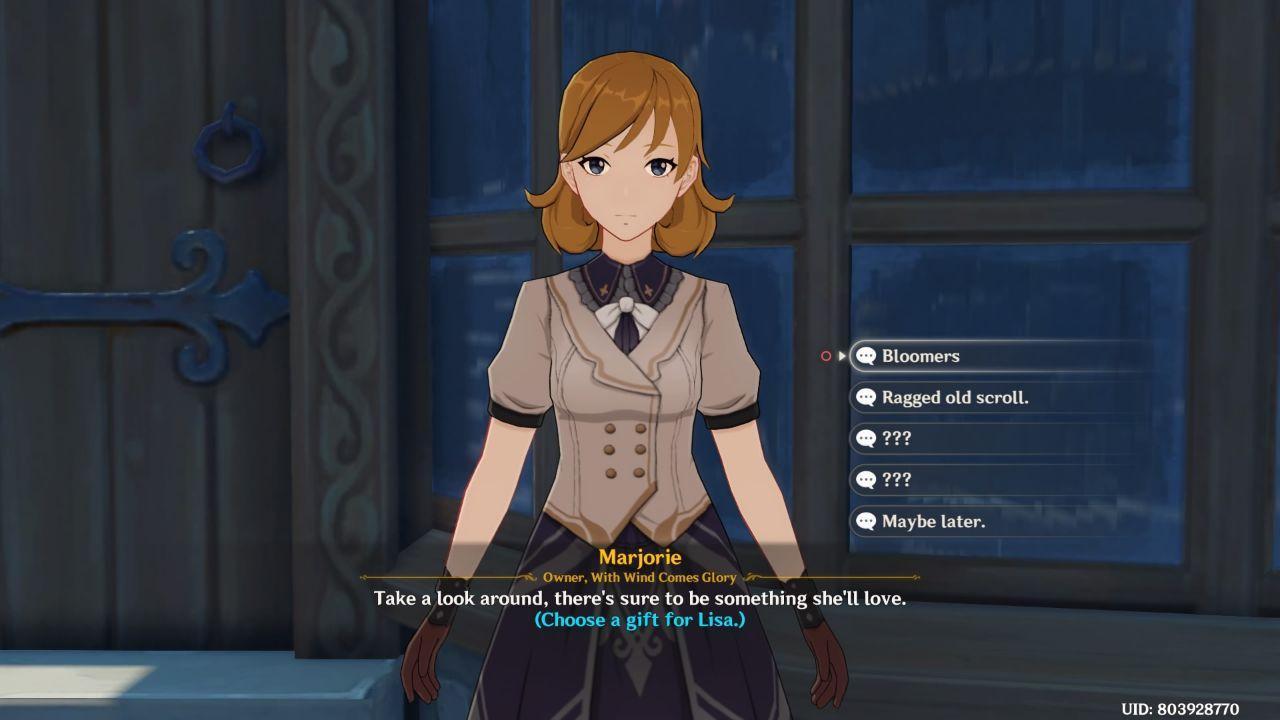
Task: Choose the Bloomers gift option
Action: [920, 356]
